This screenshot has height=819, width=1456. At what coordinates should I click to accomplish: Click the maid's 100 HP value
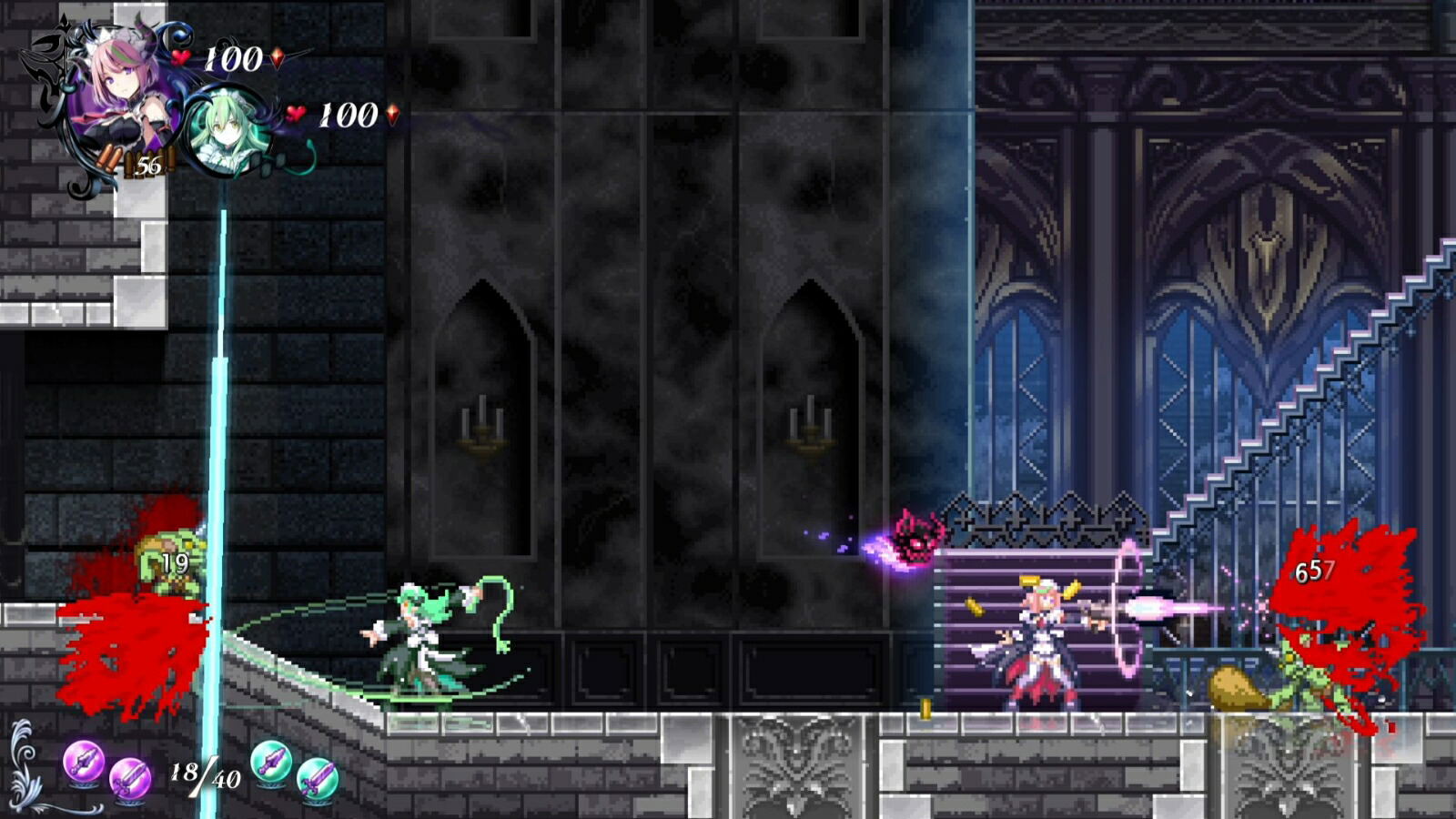347,116
